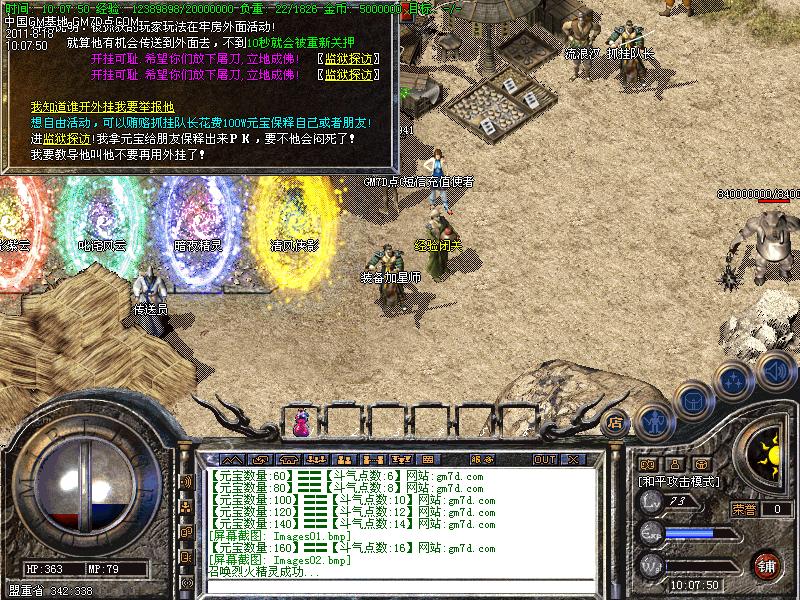Open the 店 shop button
This screenshot has height=600, width=800.
tap(615, 421)
